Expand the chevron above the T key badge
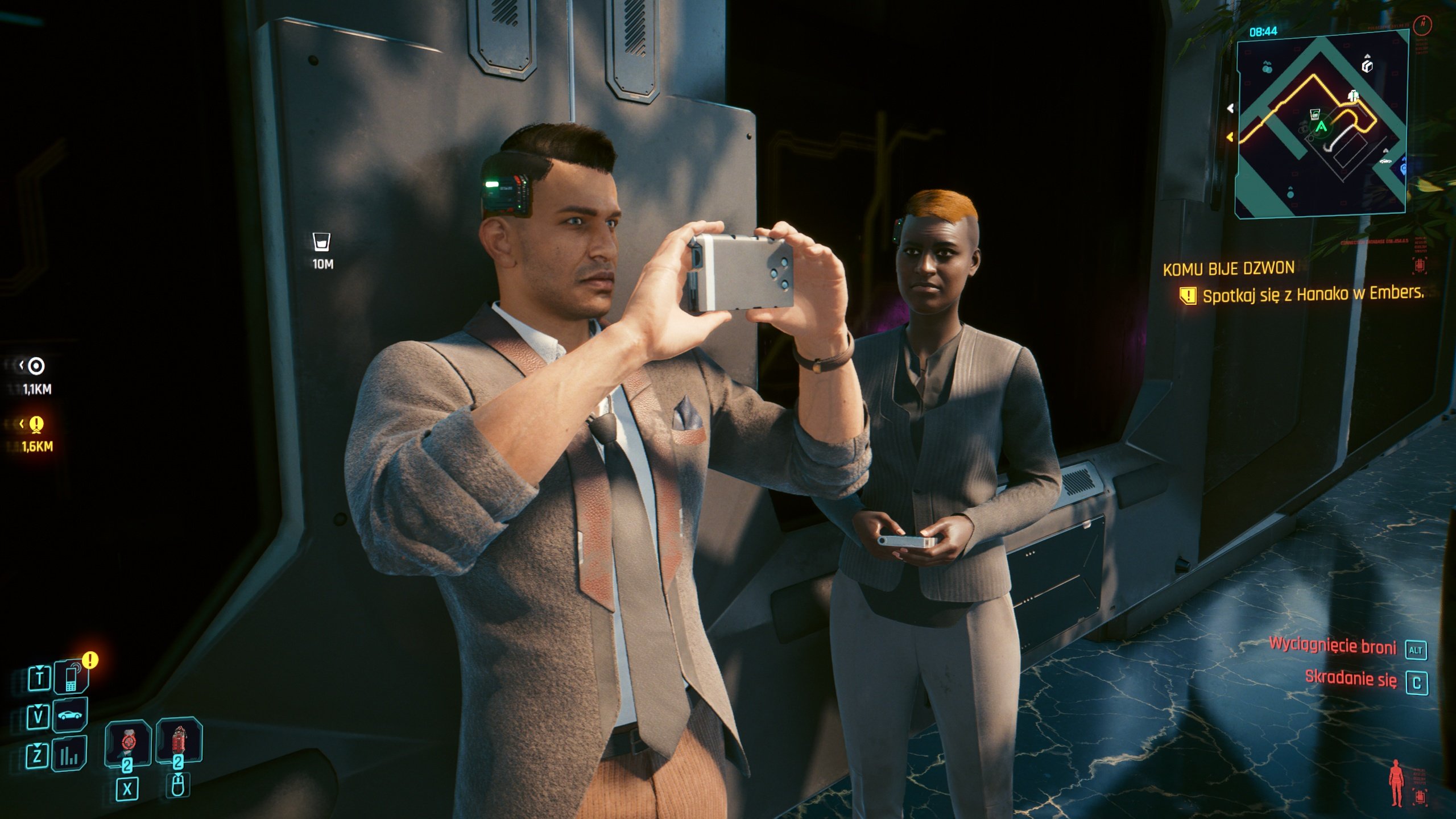1456x819 pixels. [40, 668]
